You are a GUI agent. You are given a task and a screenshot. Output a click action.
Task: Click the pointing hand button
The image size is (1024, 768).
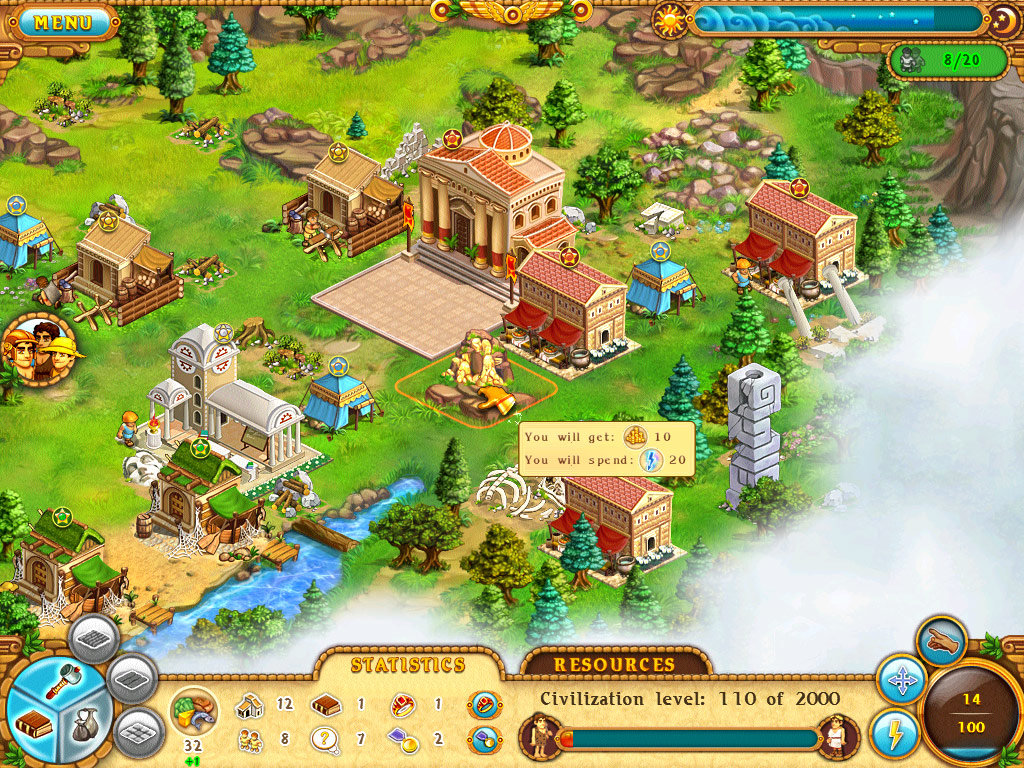(941, 642)
